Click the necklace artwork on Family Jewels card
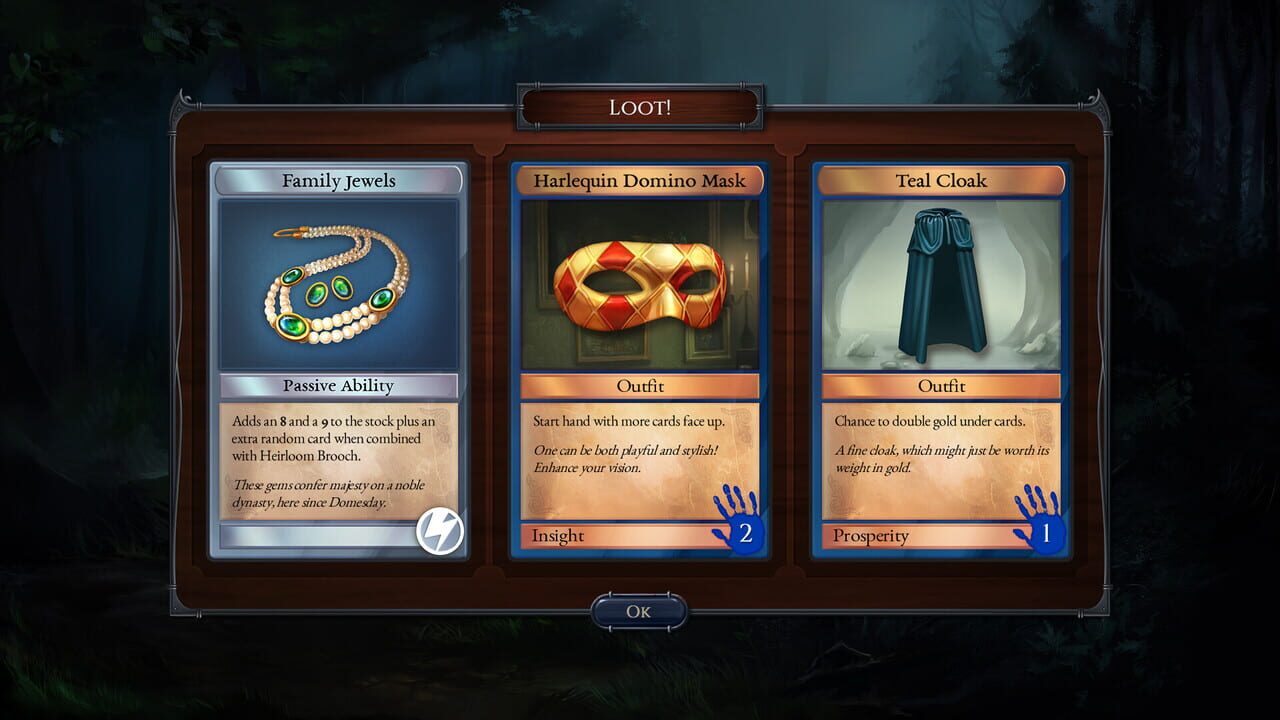 338,283
